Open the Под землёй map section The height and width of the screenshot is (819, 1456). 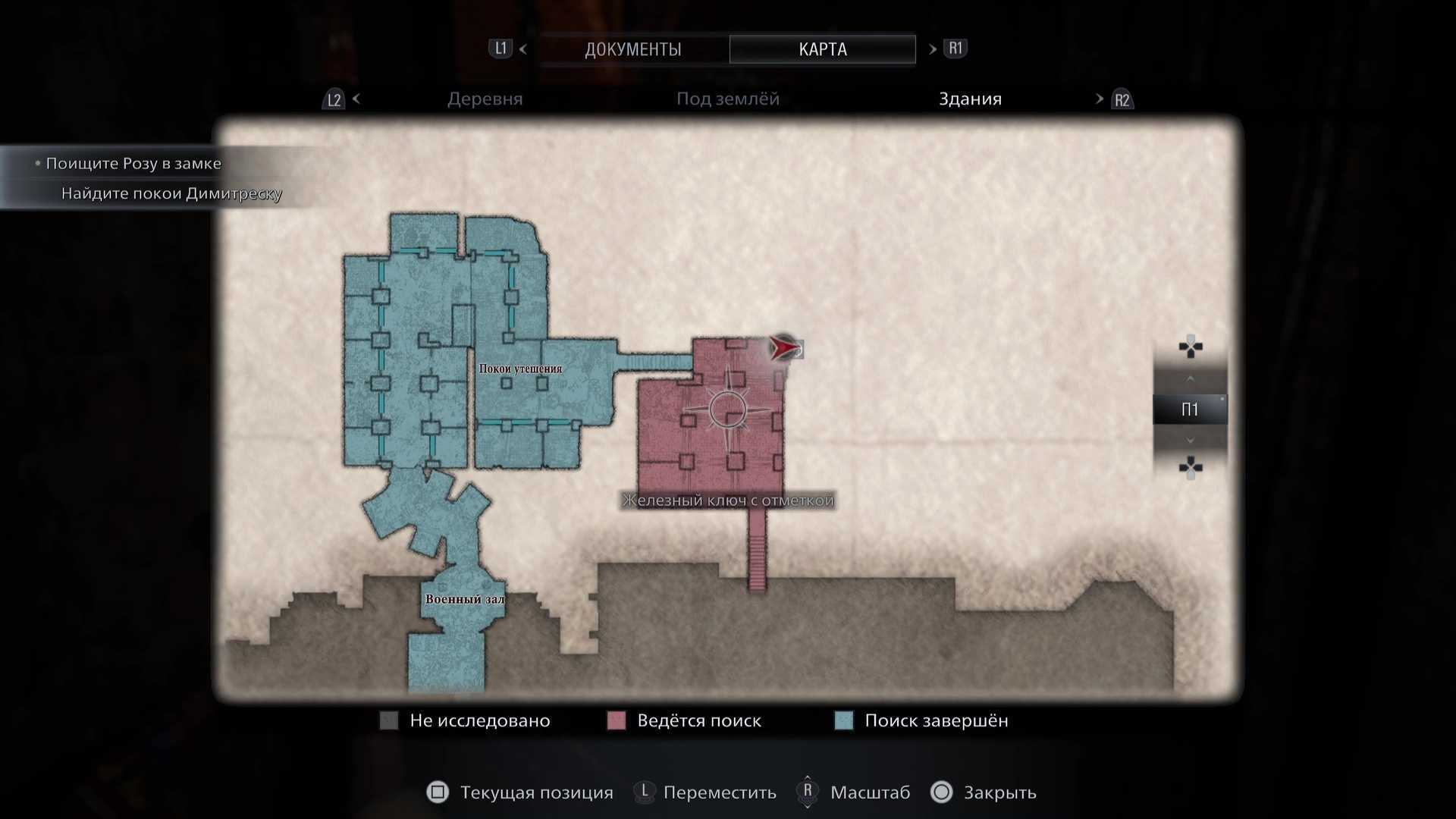tap(727, 99)
